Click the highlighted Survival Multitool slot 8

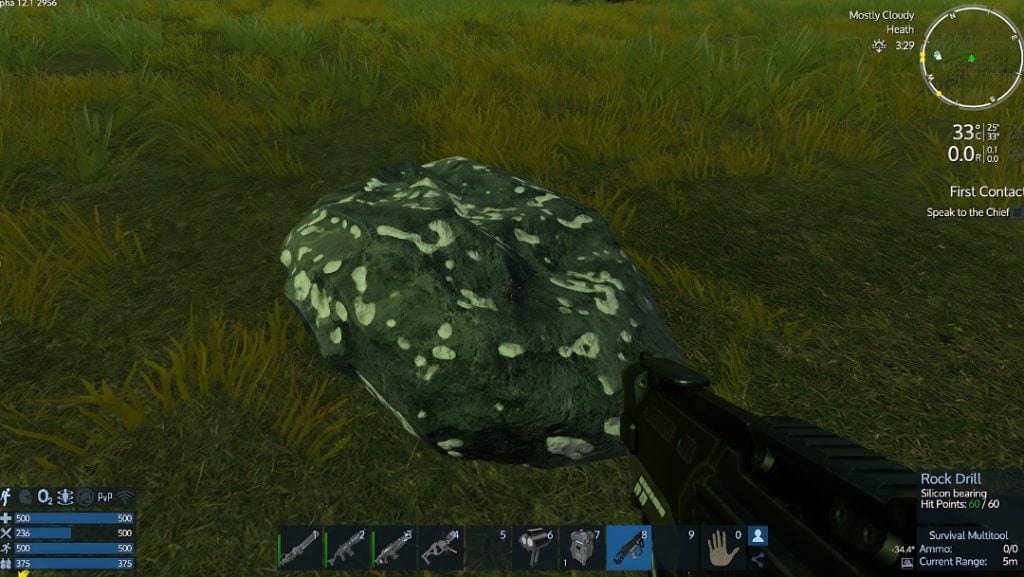(628, 548)
